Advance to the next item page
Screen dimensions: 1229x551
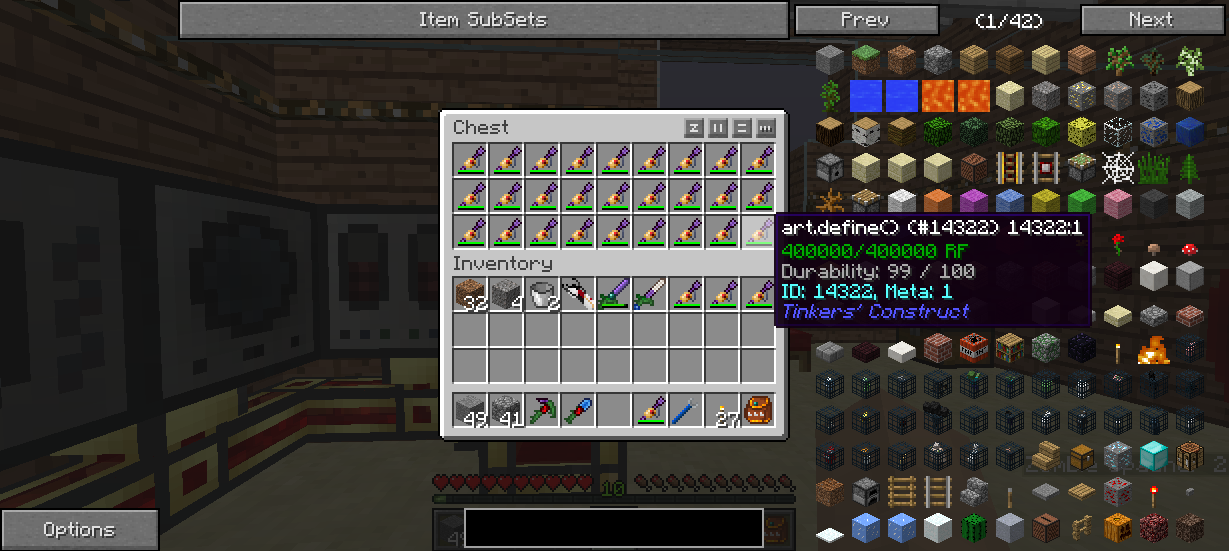tap(1150, 19)
